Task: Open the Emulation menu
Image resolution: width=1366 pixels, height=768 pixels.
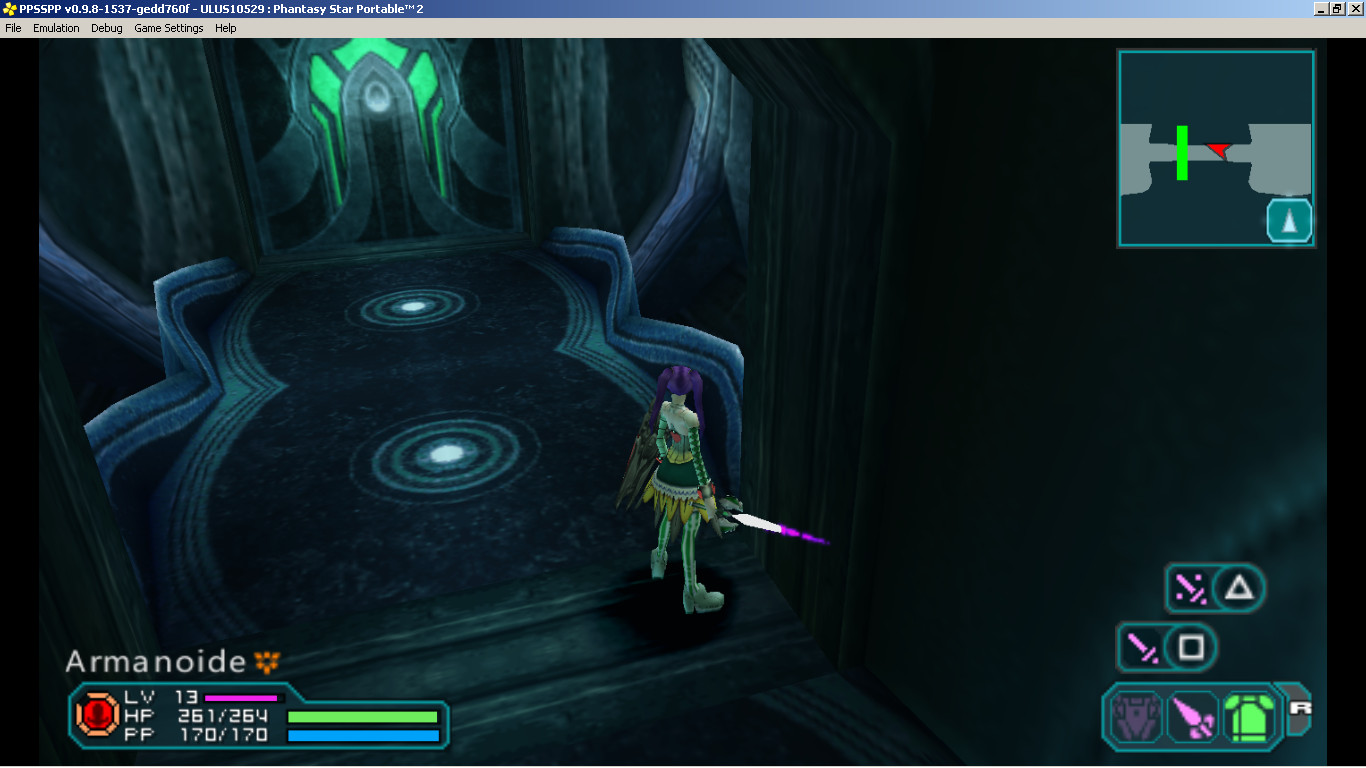Action: [x=56, y=28]
